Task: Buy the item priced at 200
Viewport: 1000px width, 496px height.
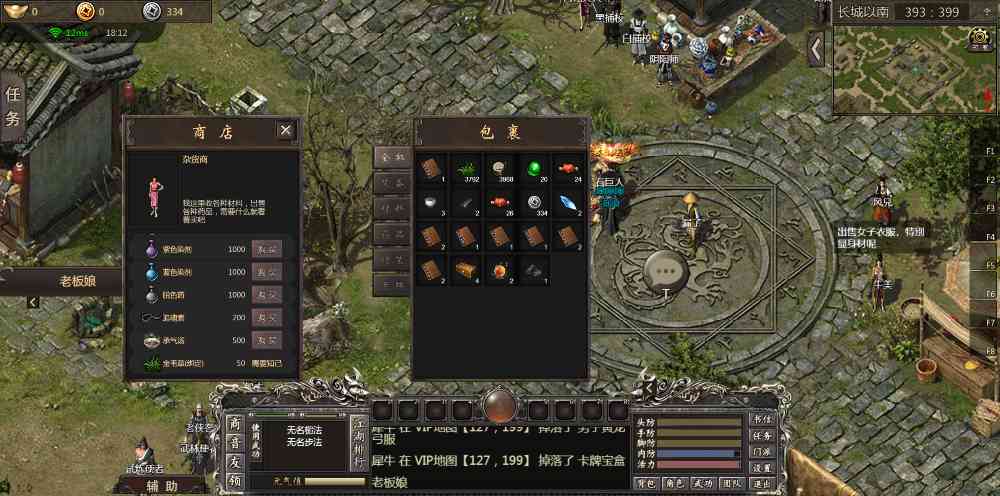Action: [266, 317]
